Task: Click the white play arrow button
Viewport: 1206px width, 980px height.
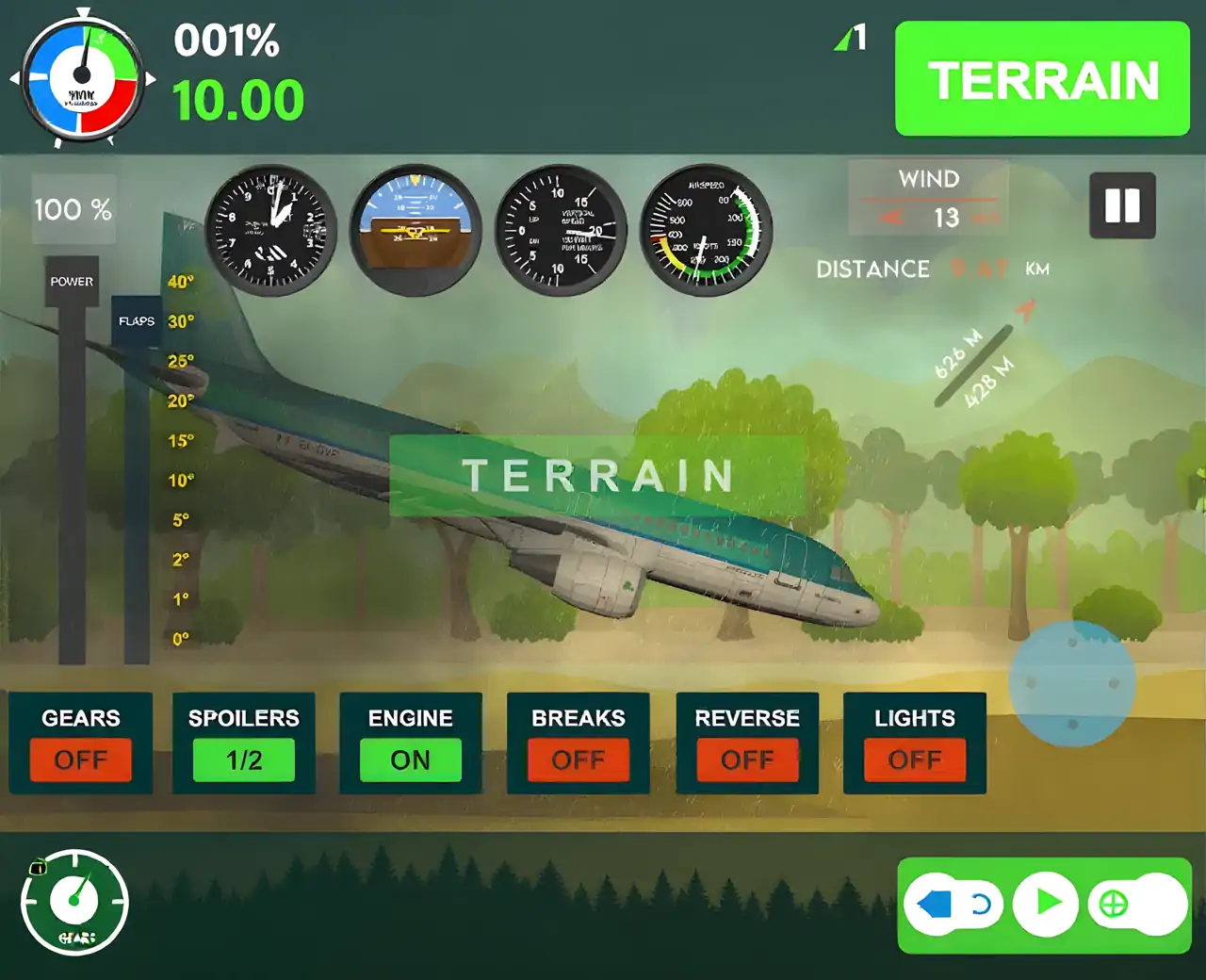Action: (1046, 904)
